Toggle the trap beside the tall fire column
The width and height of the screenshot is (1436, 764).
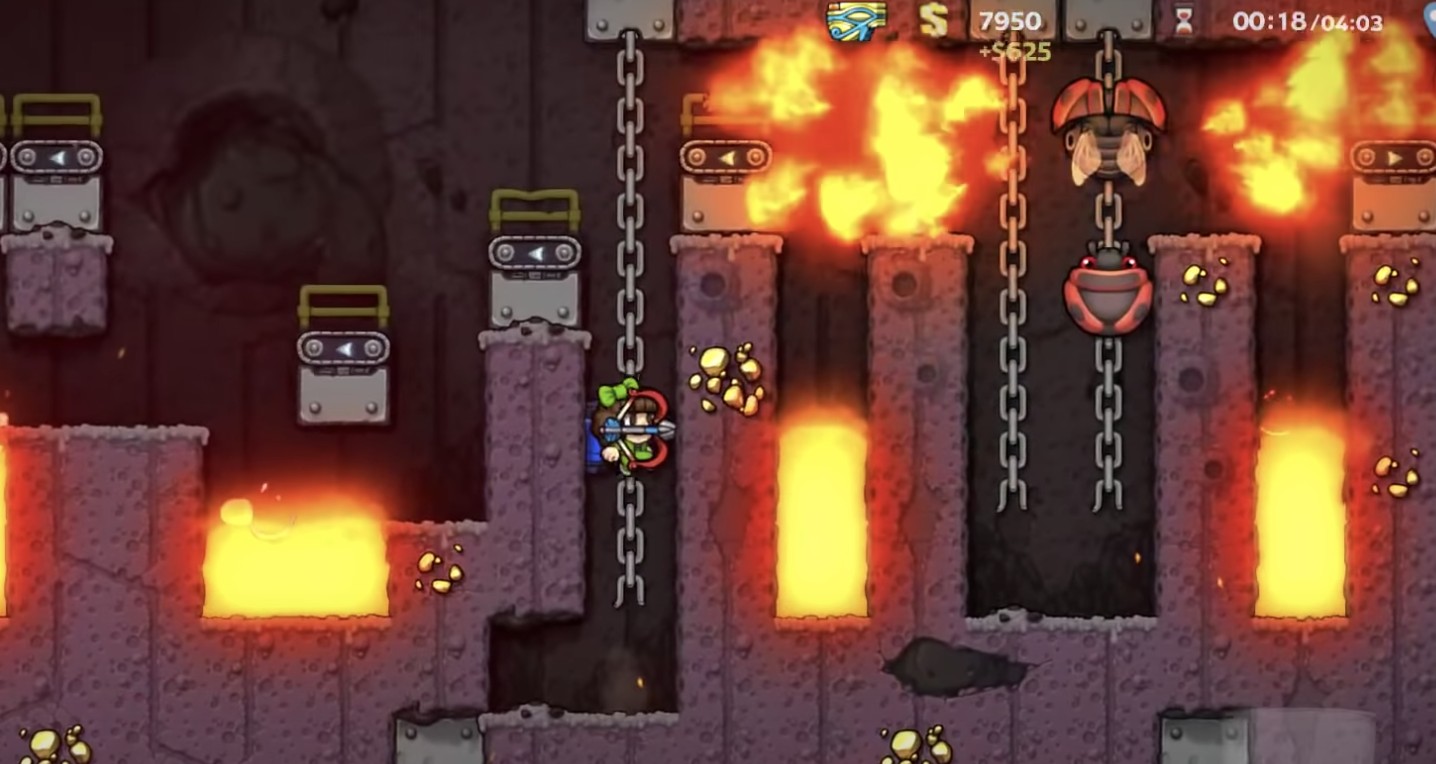point(726,158)
